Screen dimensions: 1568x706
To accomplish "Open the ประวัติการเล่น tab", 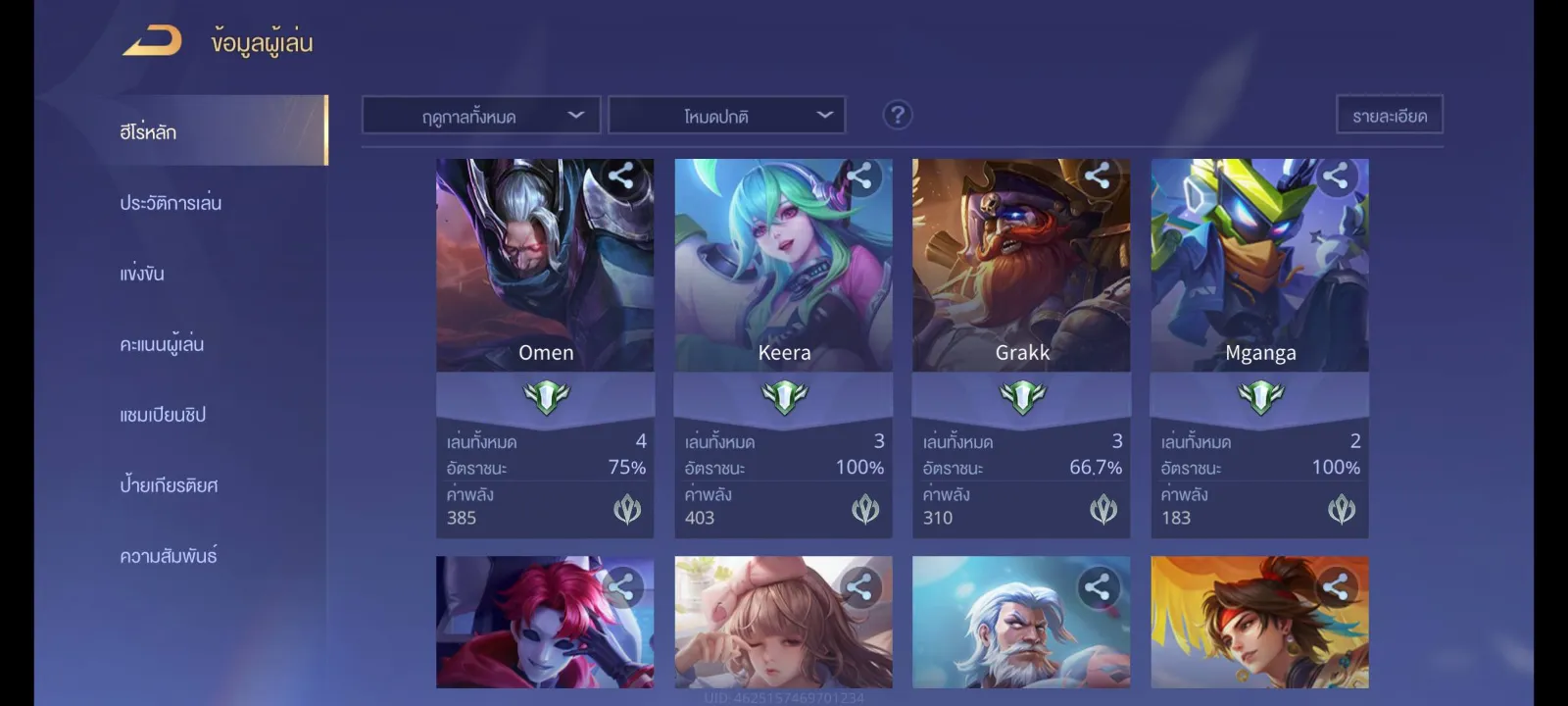I will click(x=171, y=203).
